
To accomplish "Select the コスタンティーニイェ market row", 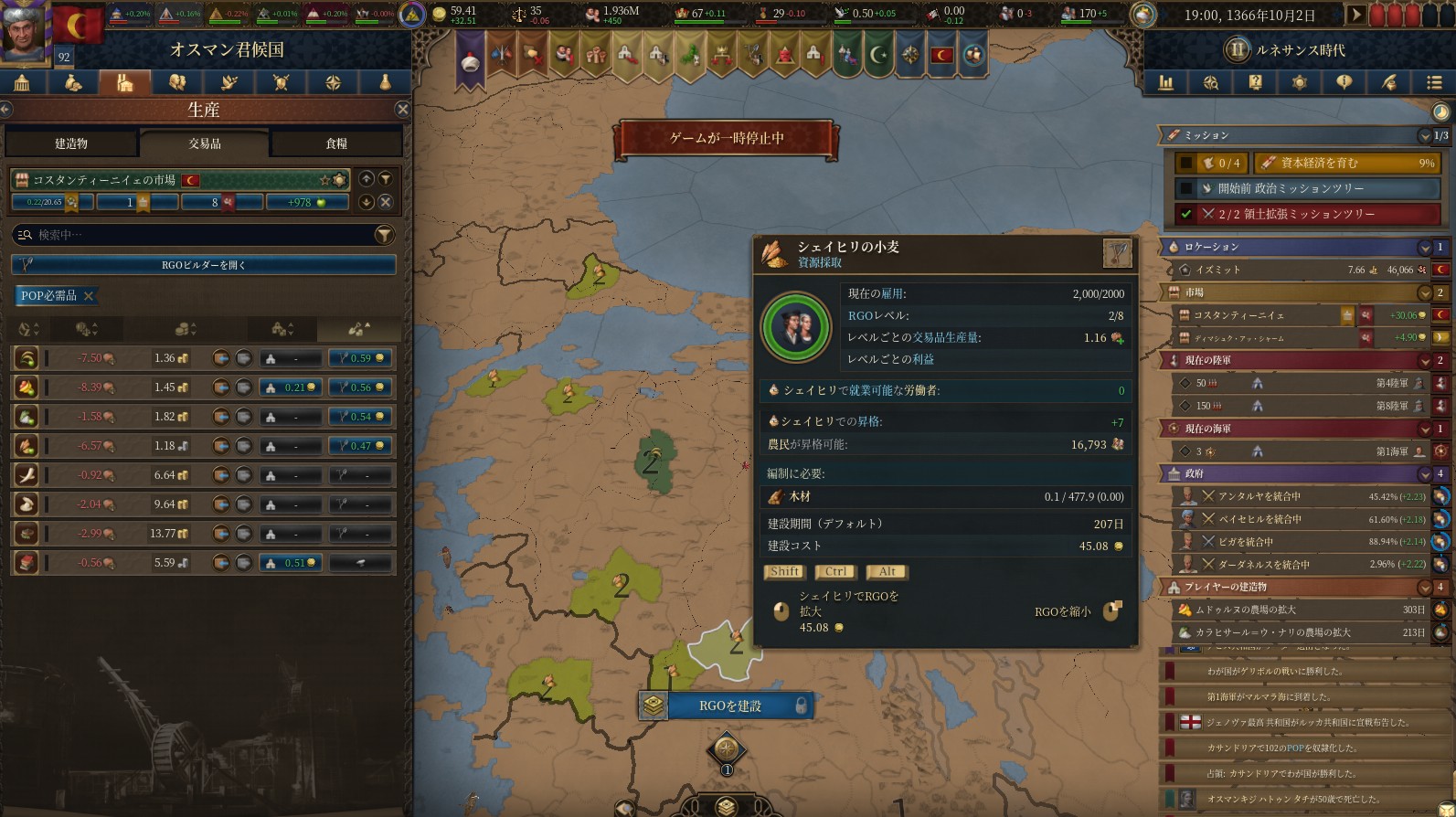I will click(x=1261, y=315).
